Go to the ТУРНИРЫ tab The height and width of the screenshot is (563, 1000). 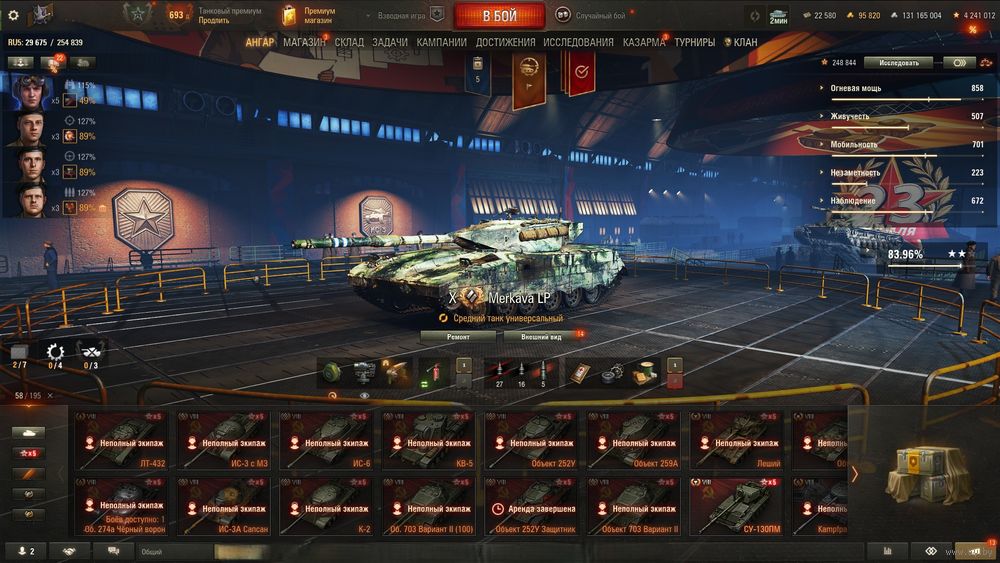pos(694,42)
